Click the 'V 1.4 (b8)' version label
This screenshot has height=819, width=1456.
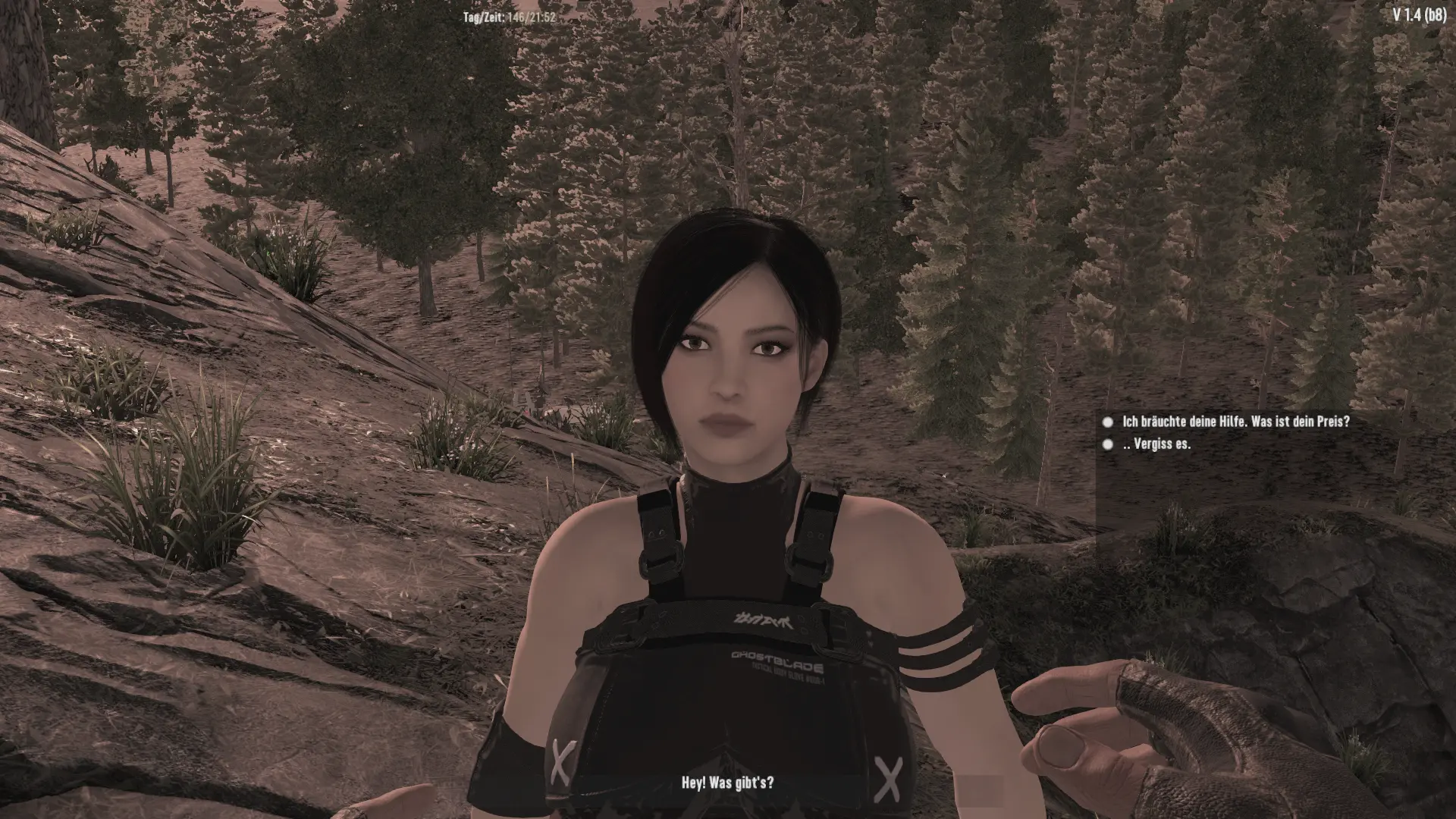click(x=1422, y=13)
